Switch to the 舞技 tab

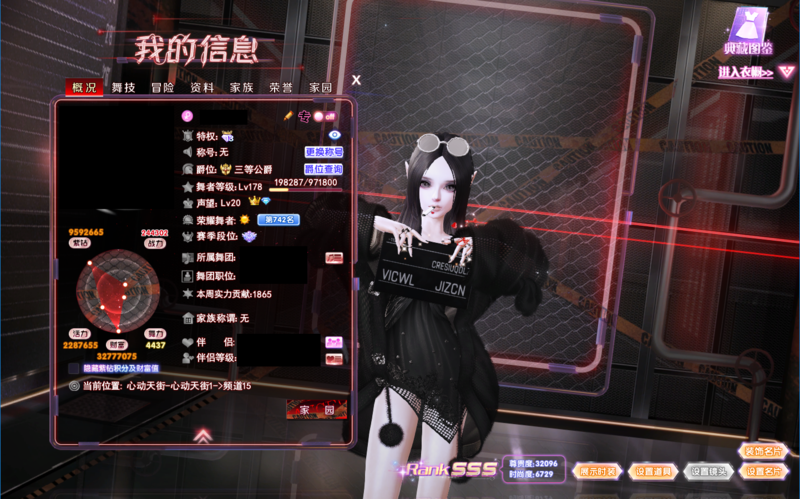[124, 88]
